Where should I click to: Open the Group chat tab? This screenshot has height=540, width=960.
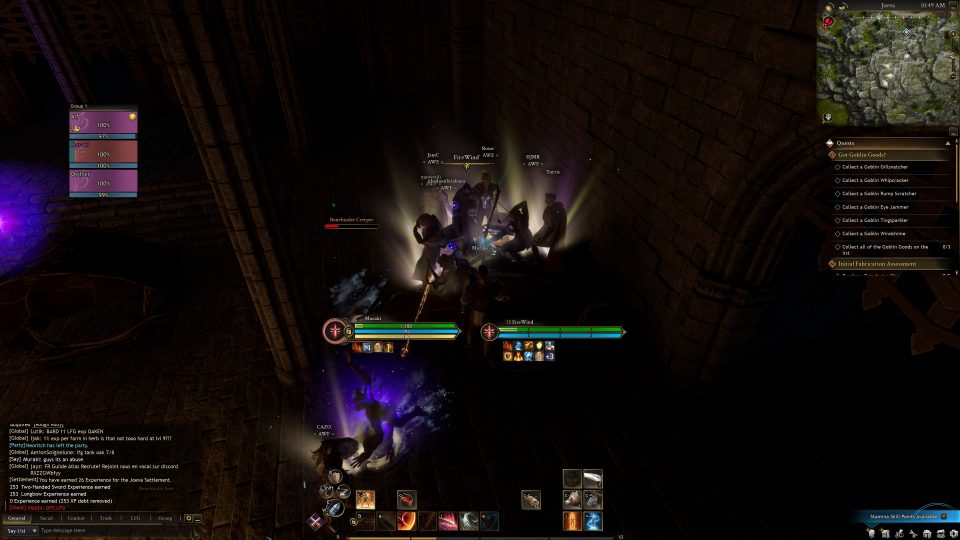point(165,518)
